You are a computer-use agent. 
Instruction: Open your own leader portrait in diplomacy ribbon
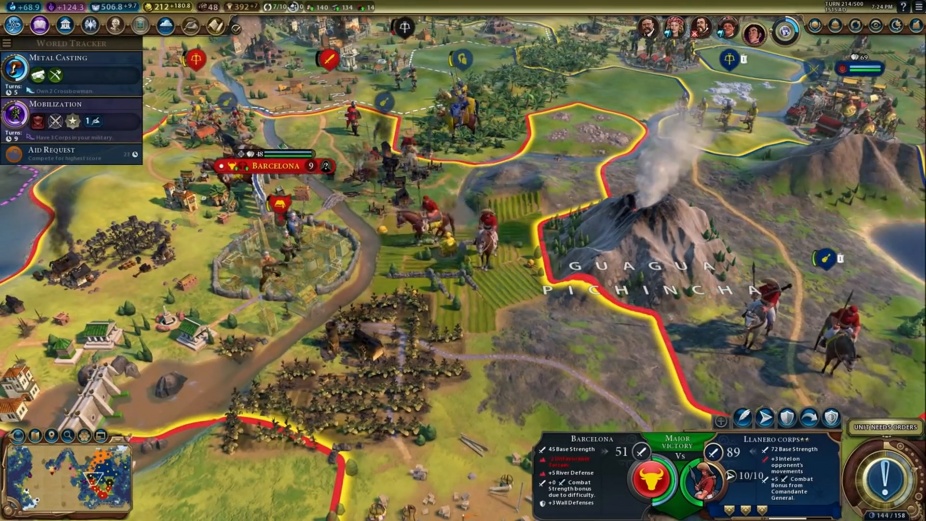pyautogui.click(x=754, y=33)
